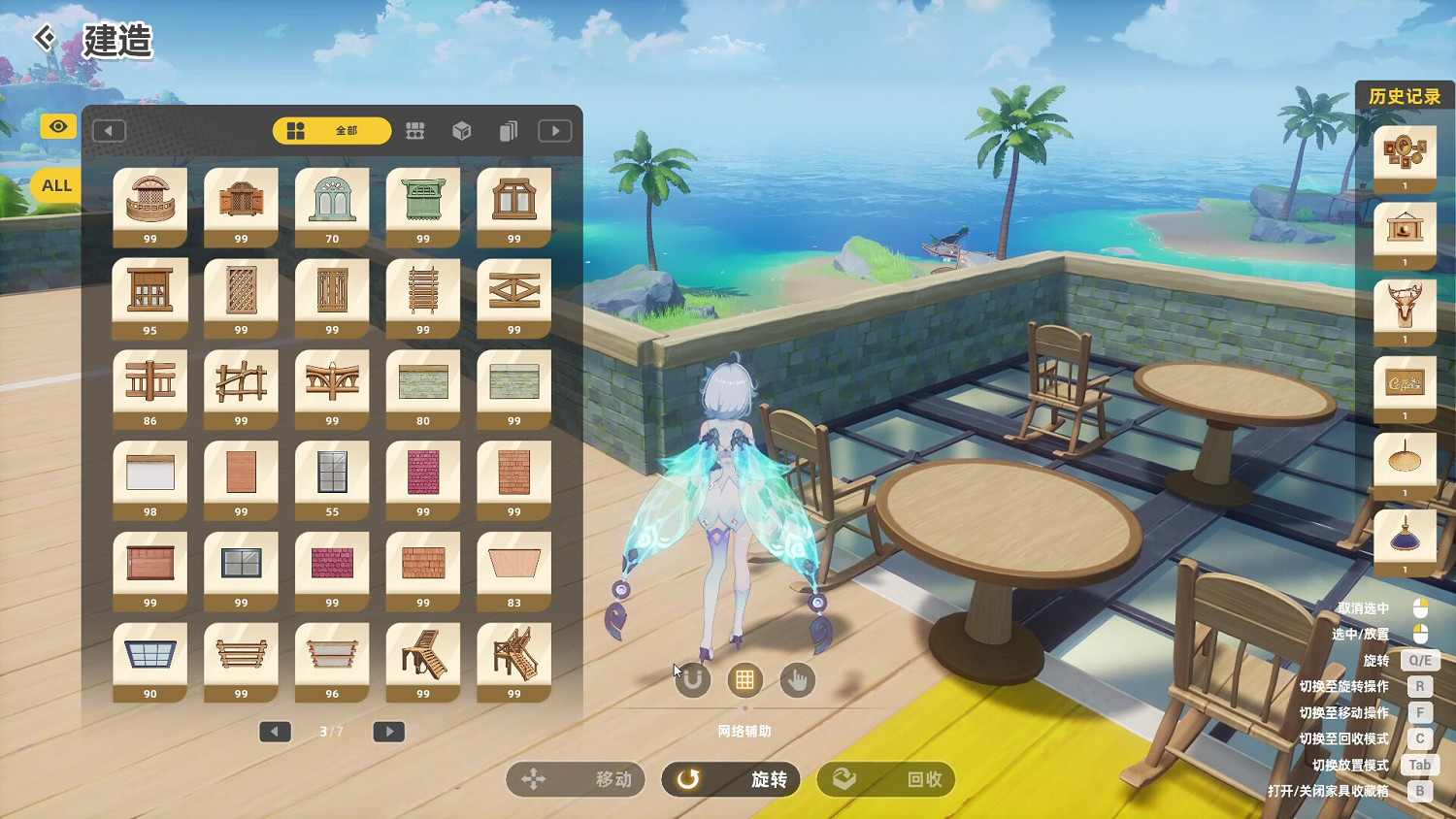Toggle the 网络辅助 grid assist
Screen dimensions: 1456x819
pos(745,680)
